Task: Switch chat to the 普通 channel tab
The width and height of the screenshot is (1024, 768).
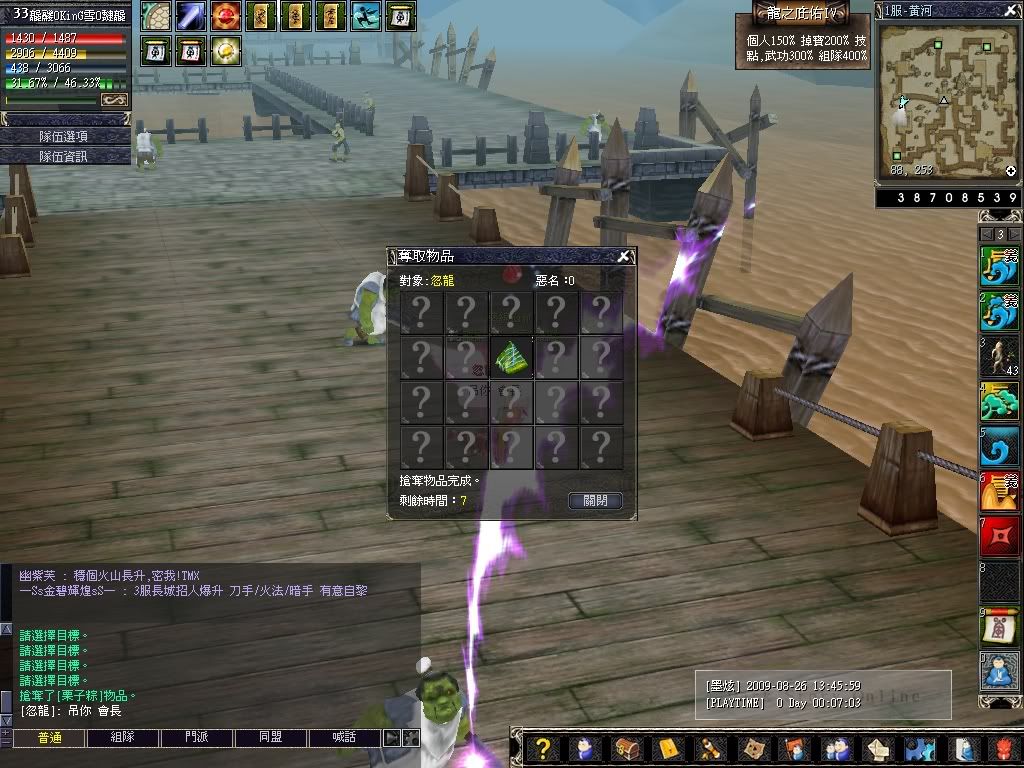Action: (49, 738)
